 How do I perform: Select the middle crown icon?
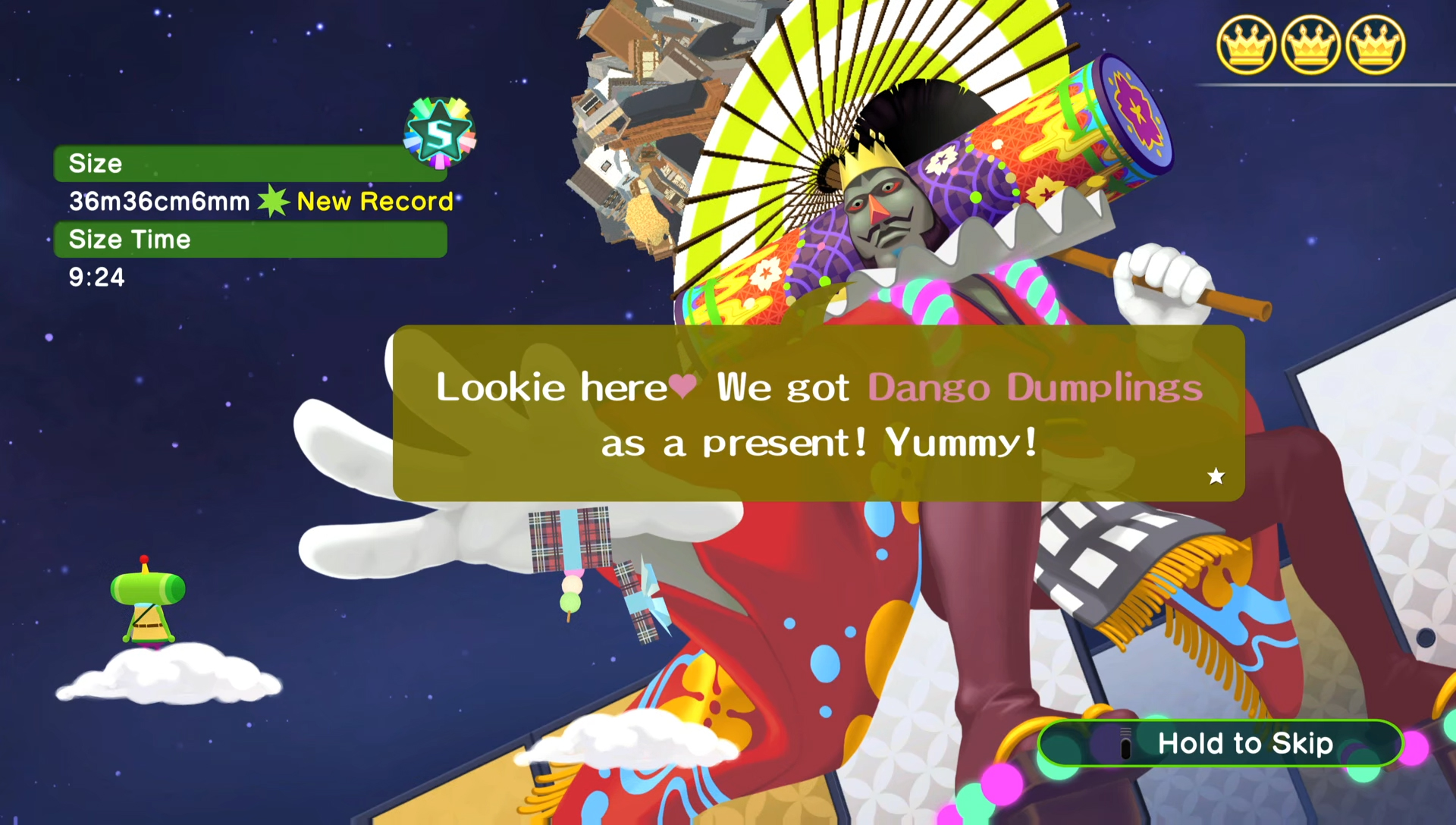(x=1311, y=43)
